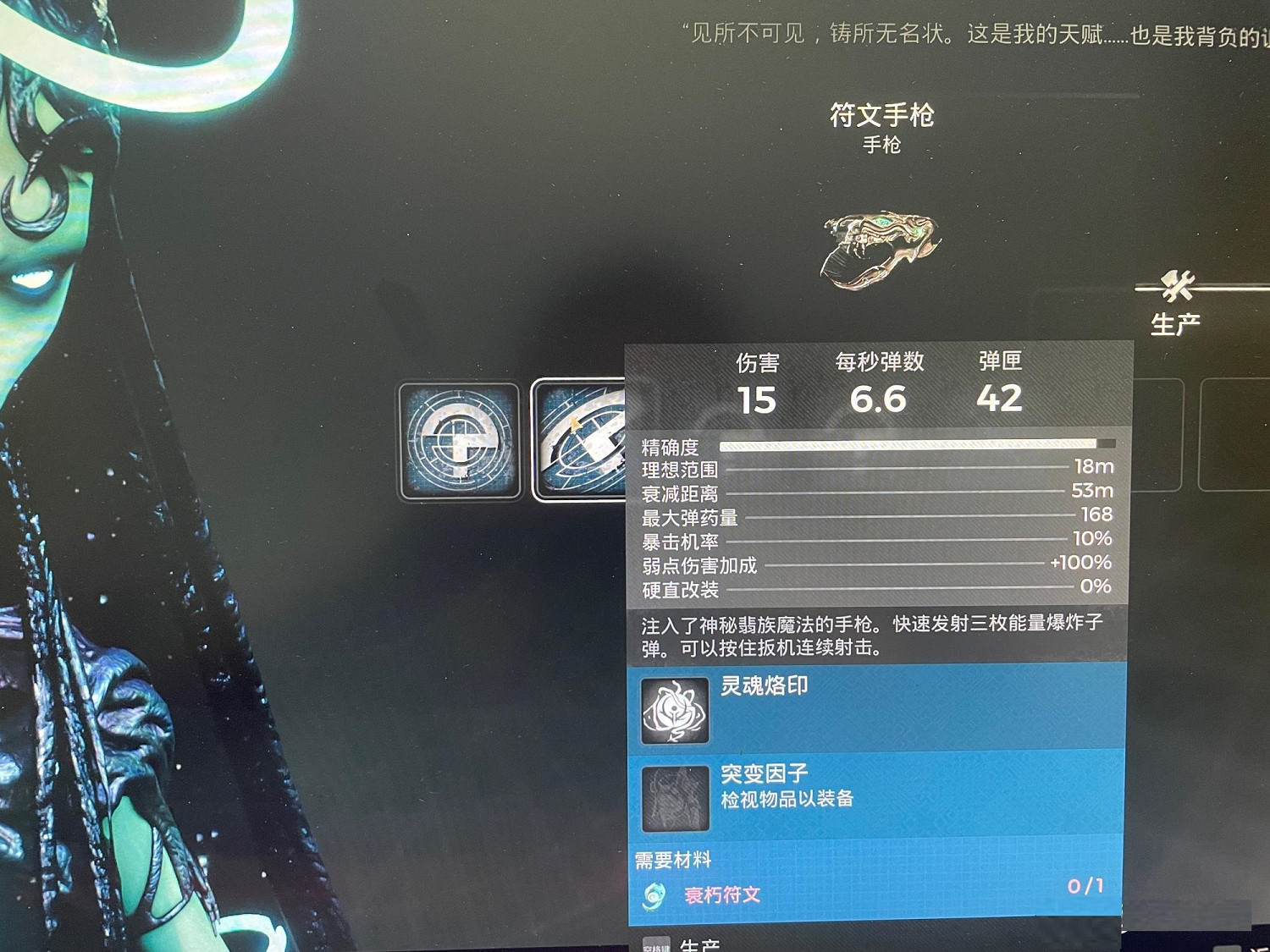The image size is (1270, 952).
Task: Click the 符文手枪 weapon preview image
Action: [x=881, y=250]
